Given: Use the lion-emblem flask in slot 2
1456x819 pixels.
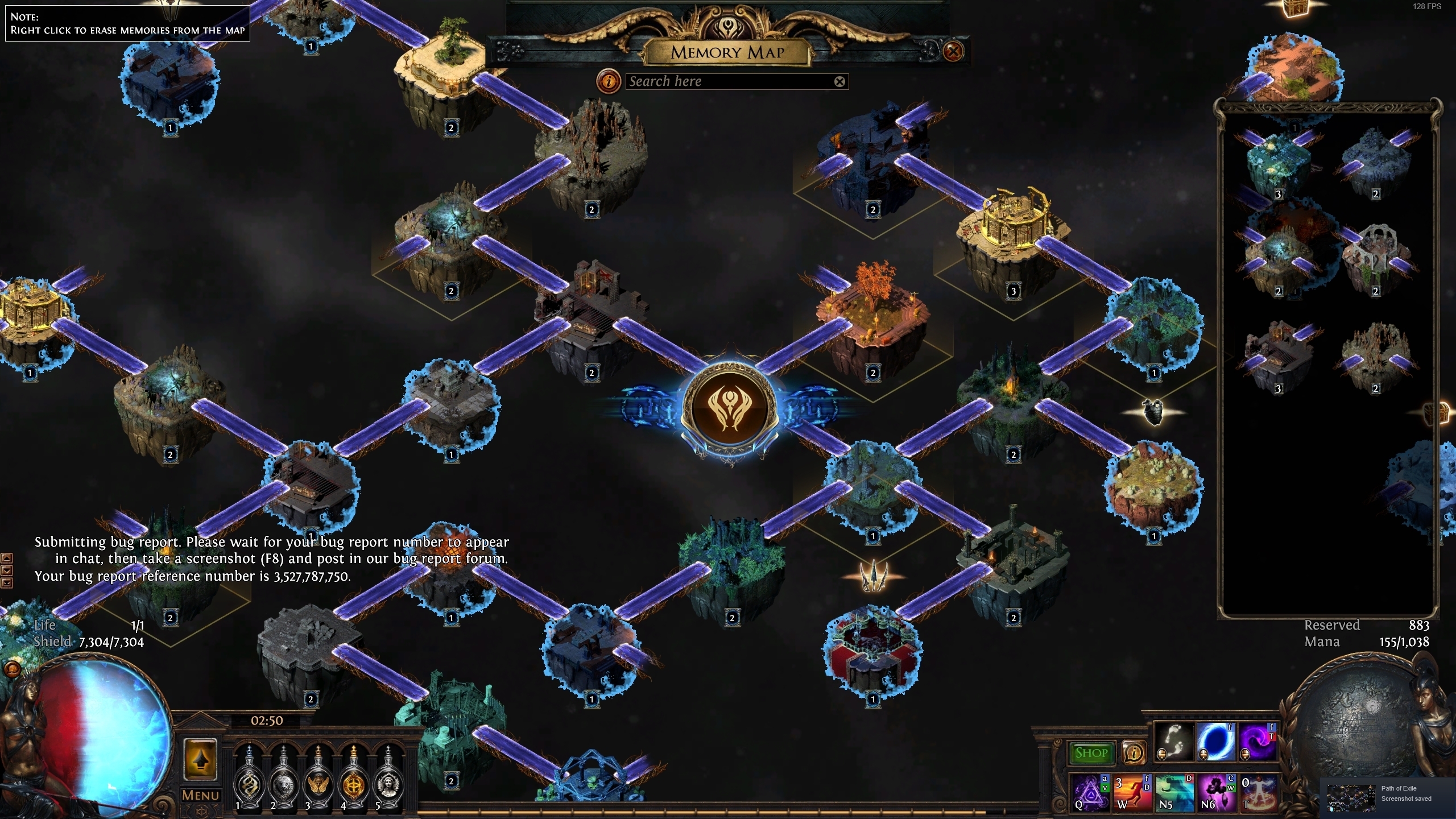Looking at the screenshot, I should pyautogui.click(x=284, y=778).
